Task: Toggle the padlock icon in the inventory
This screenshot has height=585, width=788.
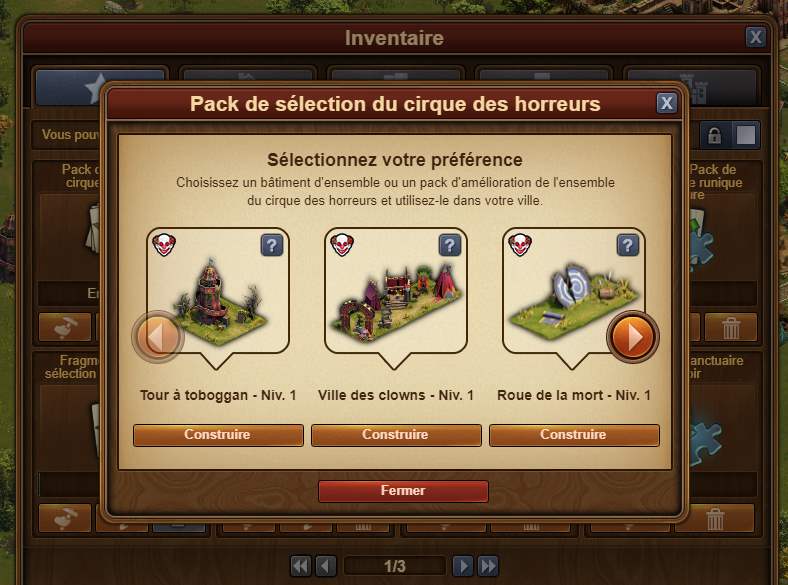Action: point(714,135)
